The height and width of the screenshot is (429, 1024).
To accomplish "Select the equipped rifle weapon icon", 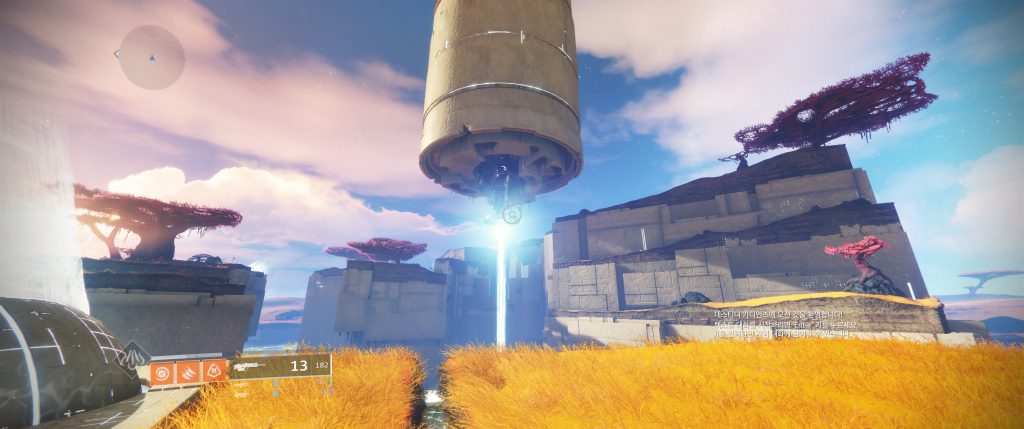I will pyautogui.click(x=254, y=367).
